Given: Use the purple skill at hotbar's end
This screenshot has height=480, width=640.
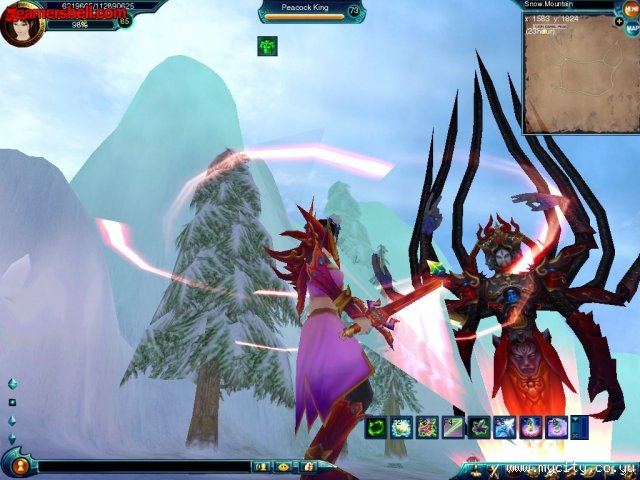Looking at the screenshot, I should tap(557, 428).
